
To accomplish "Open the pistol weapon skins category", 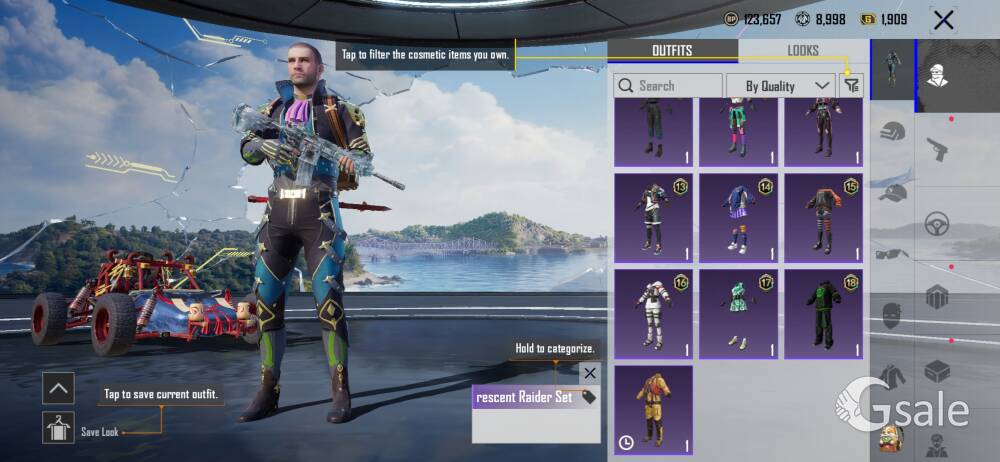I will 937,149.
